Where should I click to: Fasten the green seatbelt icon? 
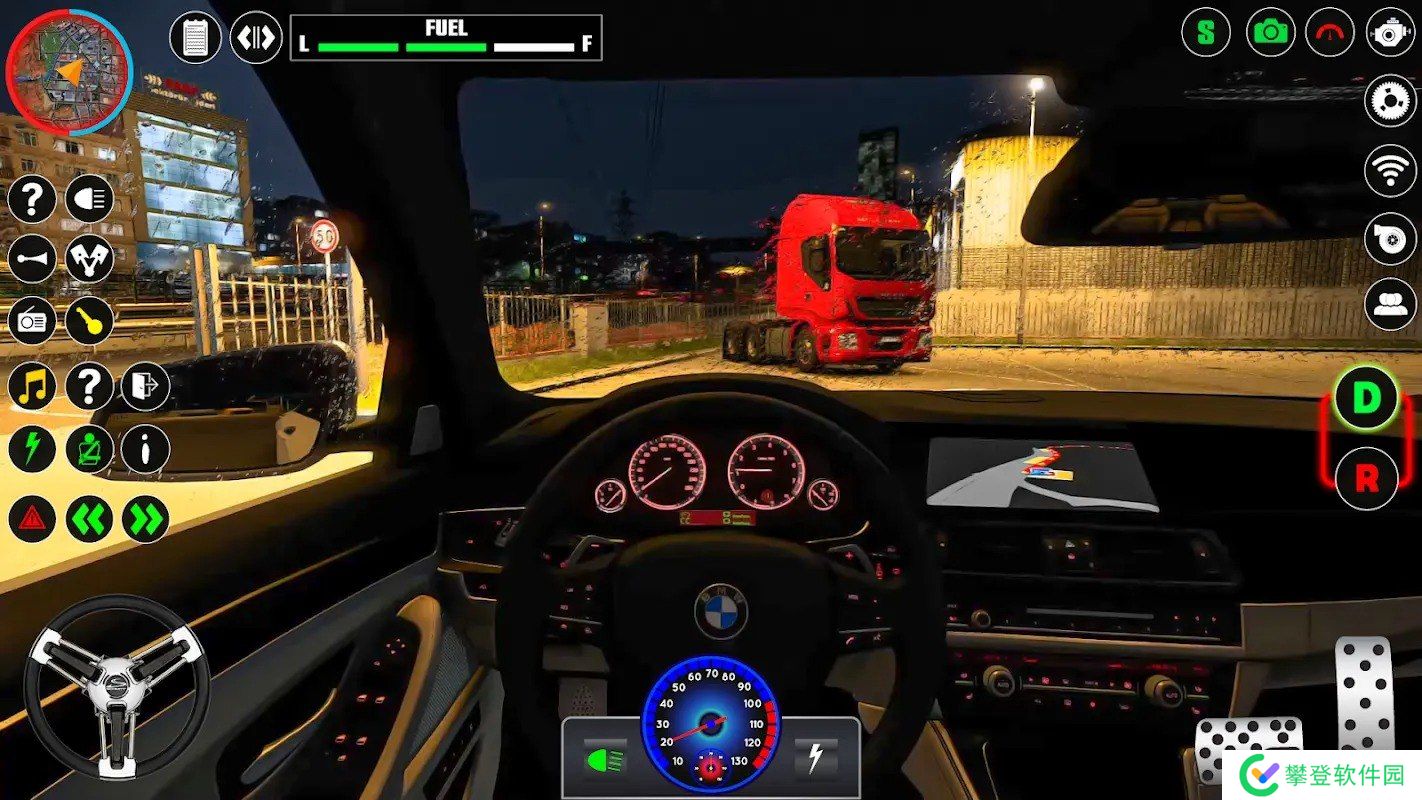90,449
